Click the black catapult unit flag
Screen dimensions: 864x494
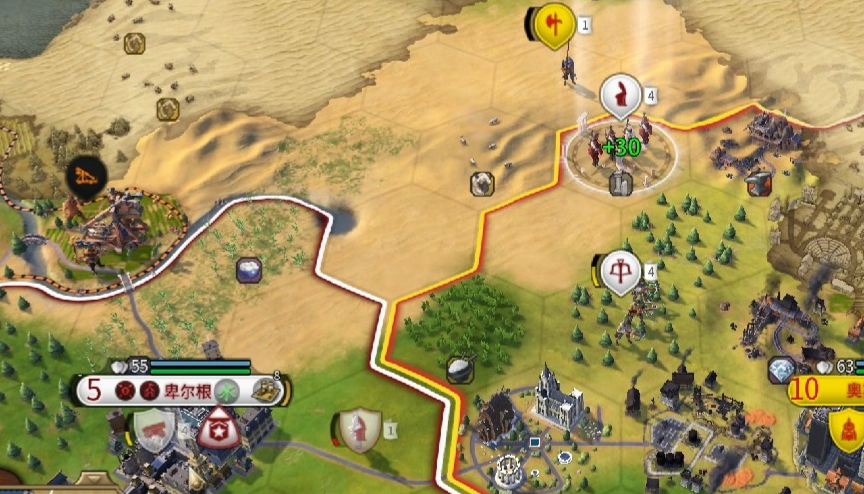pyautogui.click(x=86, y=178)
